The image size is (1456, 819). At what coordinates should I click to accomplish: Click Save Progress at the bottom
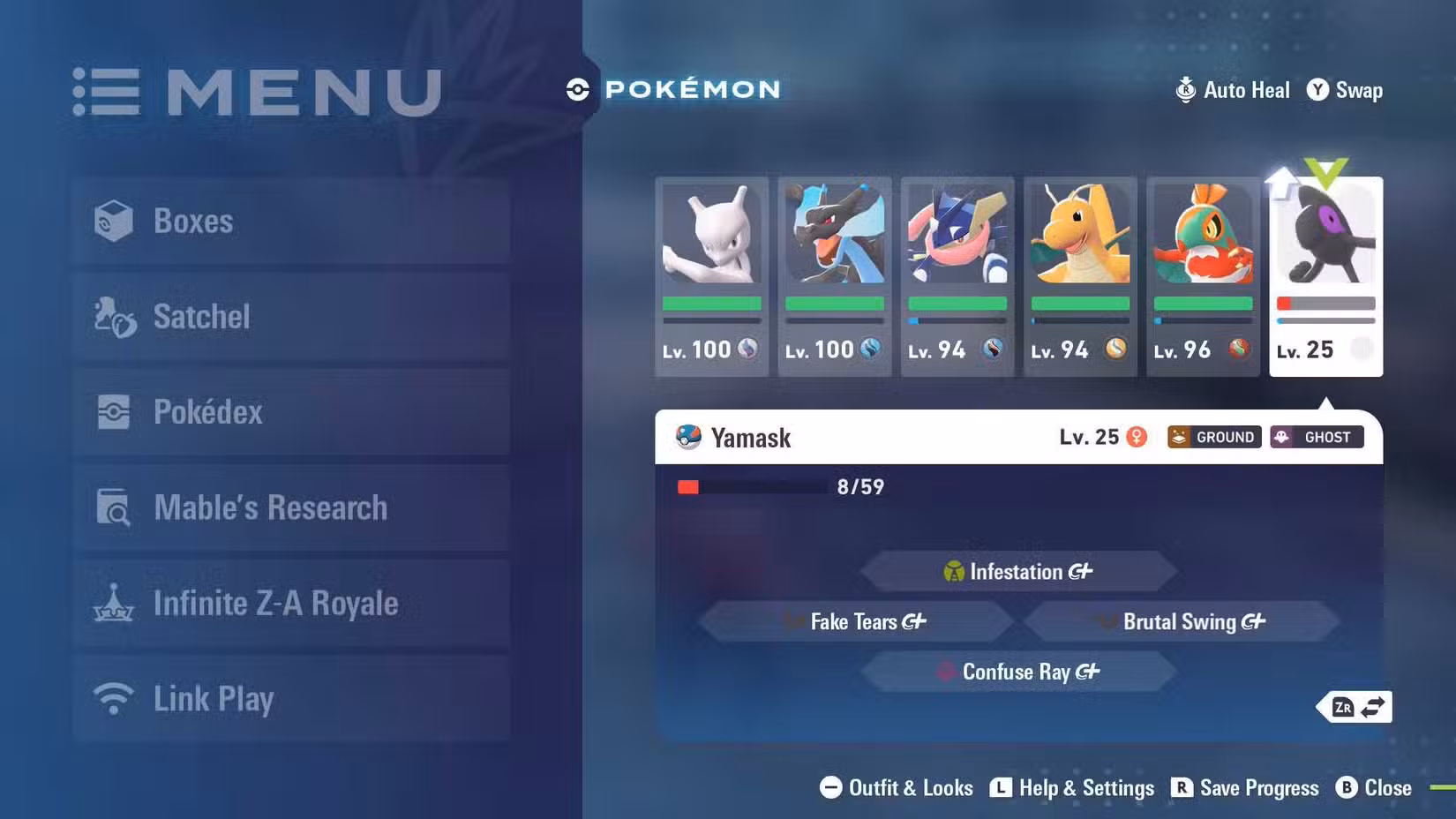pos(1244,788)
